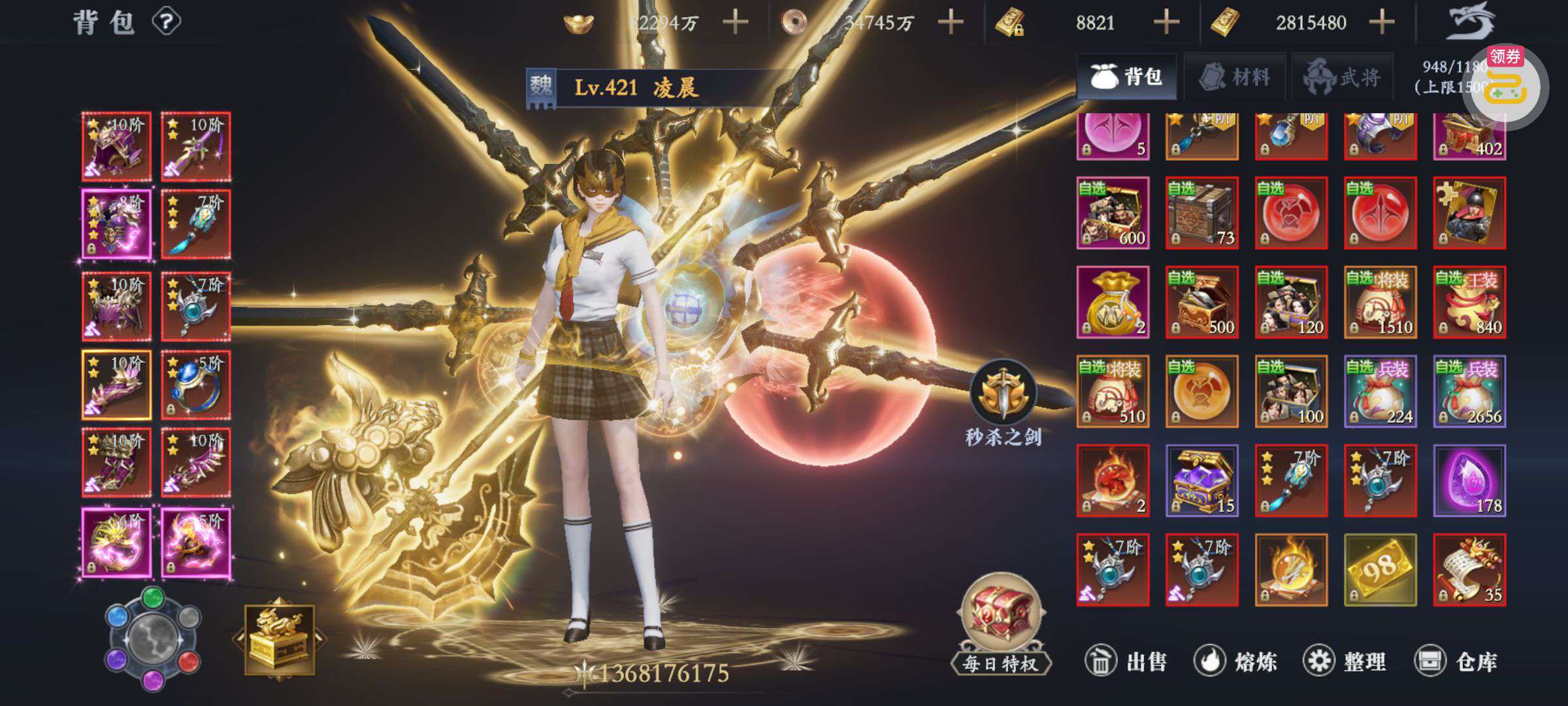Select the purple gem item with 178

(1469, 480)
